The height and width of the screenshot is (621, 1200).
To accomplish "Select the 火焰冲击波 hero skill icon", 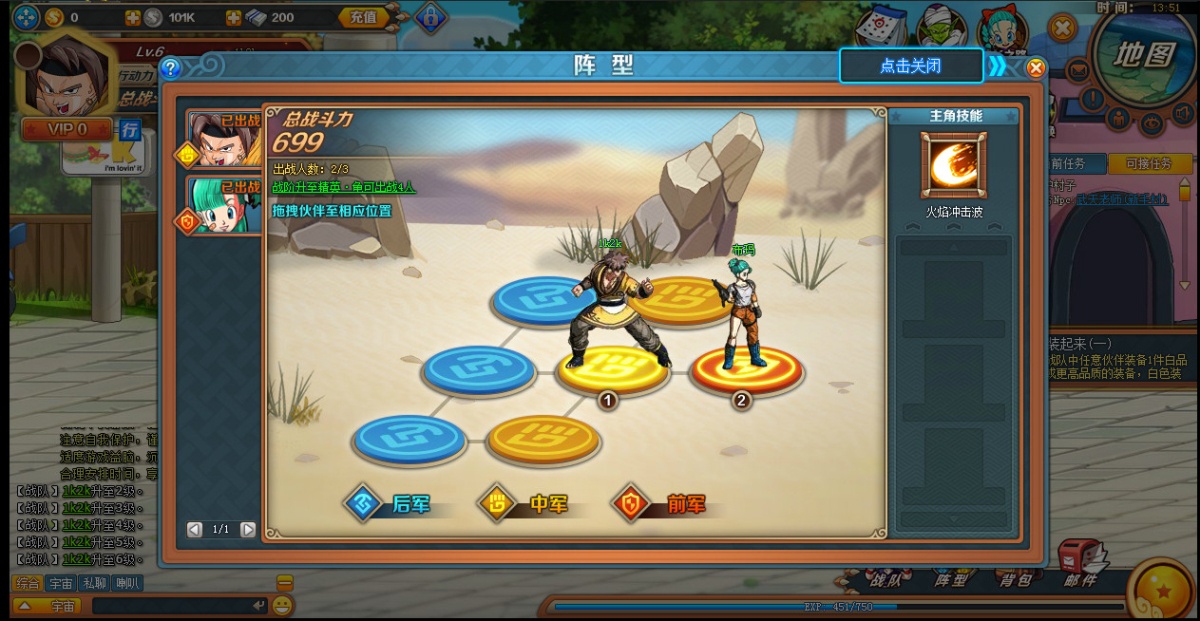I will pos(953,165).
